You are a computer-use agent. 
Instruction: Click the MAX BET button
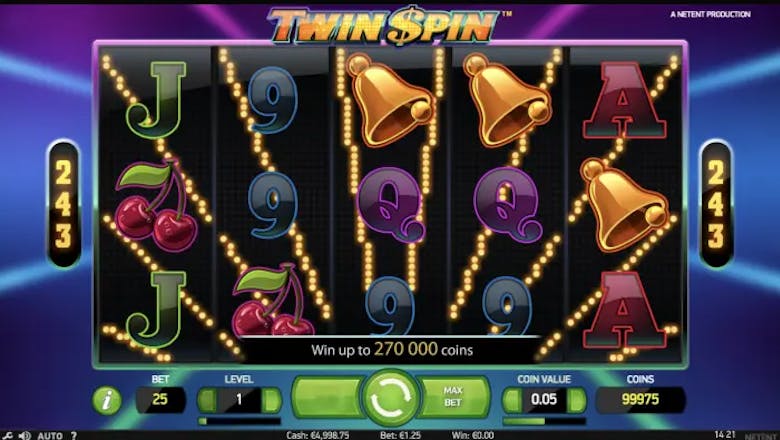click(450, 398)
